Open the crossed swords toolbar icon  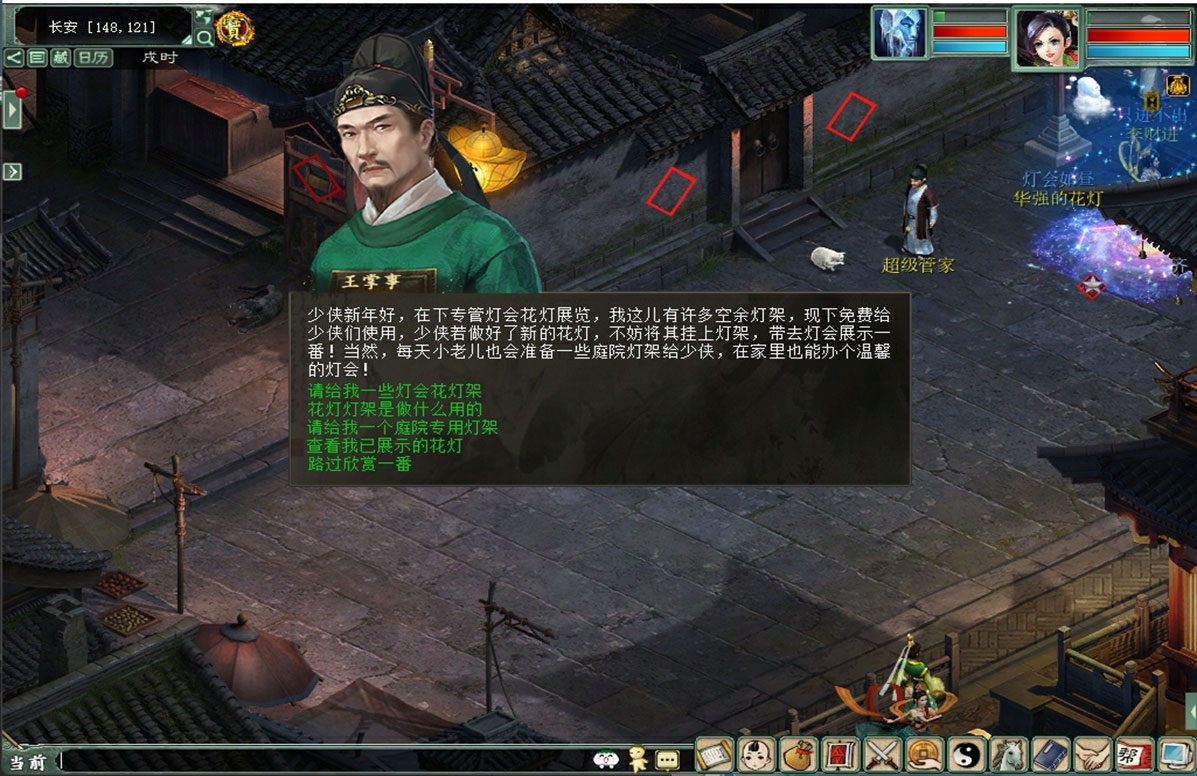point(883,754)
